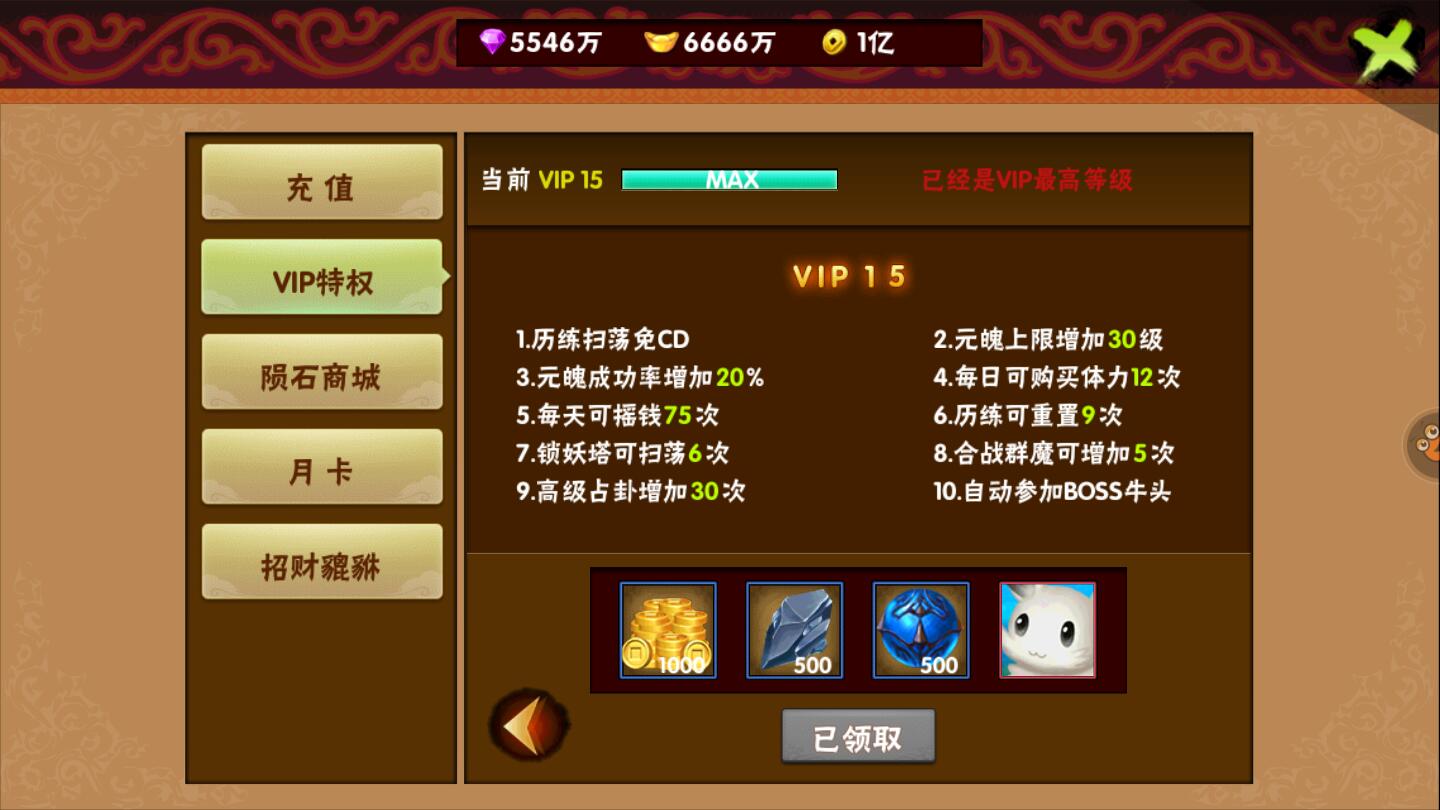Open the 月卡 monthly card tab
1440x810 pixels.
point(322,466)
